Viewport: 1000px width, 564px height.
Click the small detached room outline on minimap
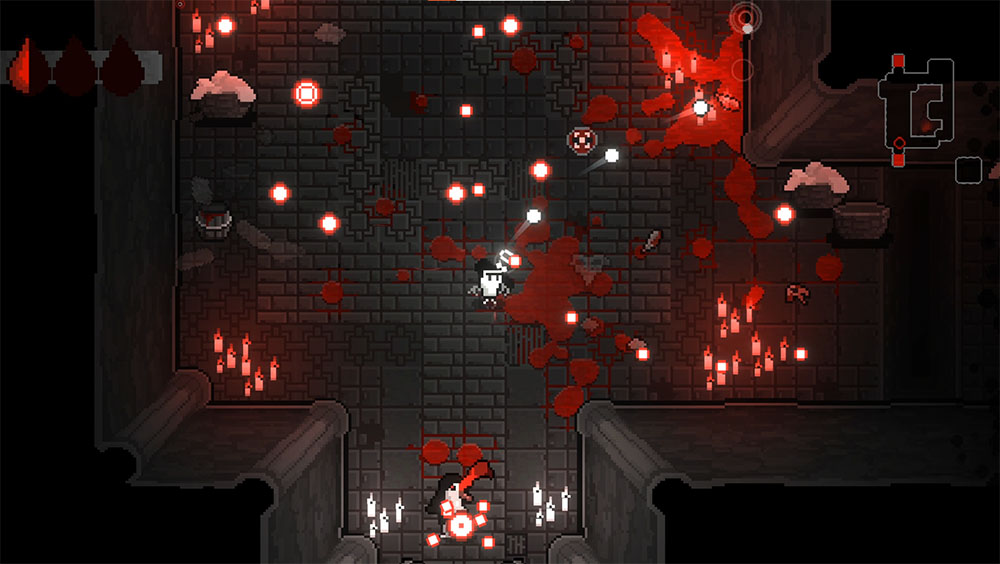(x=967, y=170)
